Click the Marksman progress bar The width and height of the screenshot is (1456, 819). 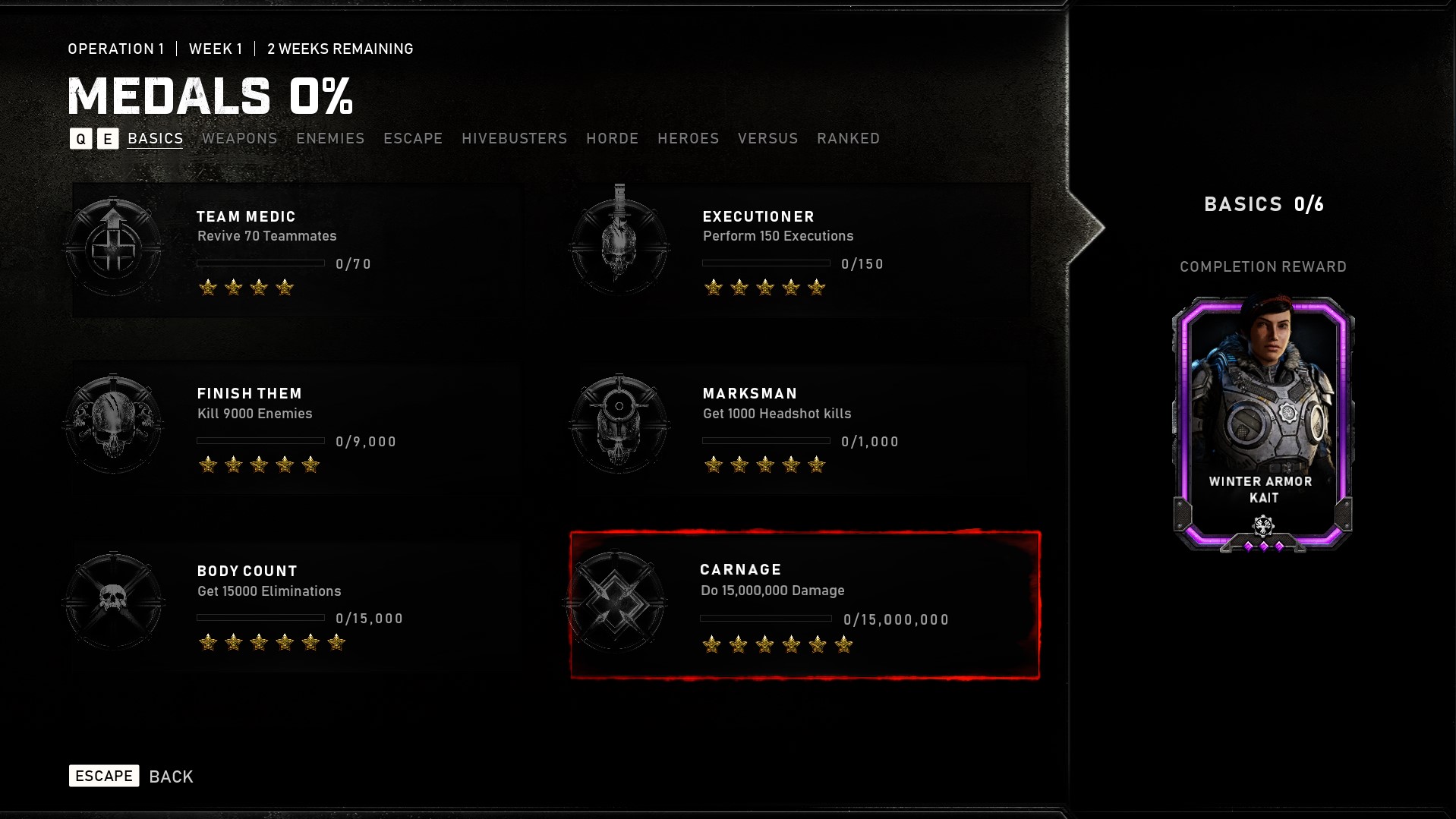(764, 441)
